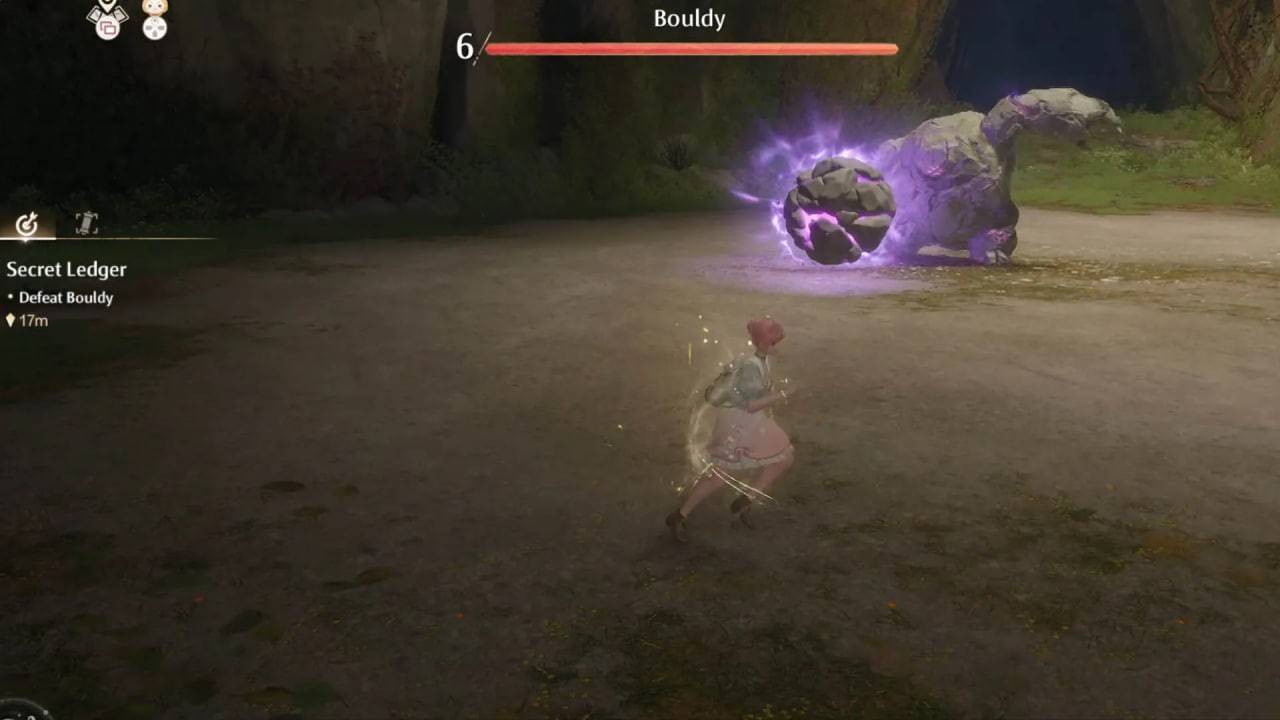This screenshot has width=1280, height=720.
Task: Select the scroll icon in the quest tracker
Action: point(87,225)
